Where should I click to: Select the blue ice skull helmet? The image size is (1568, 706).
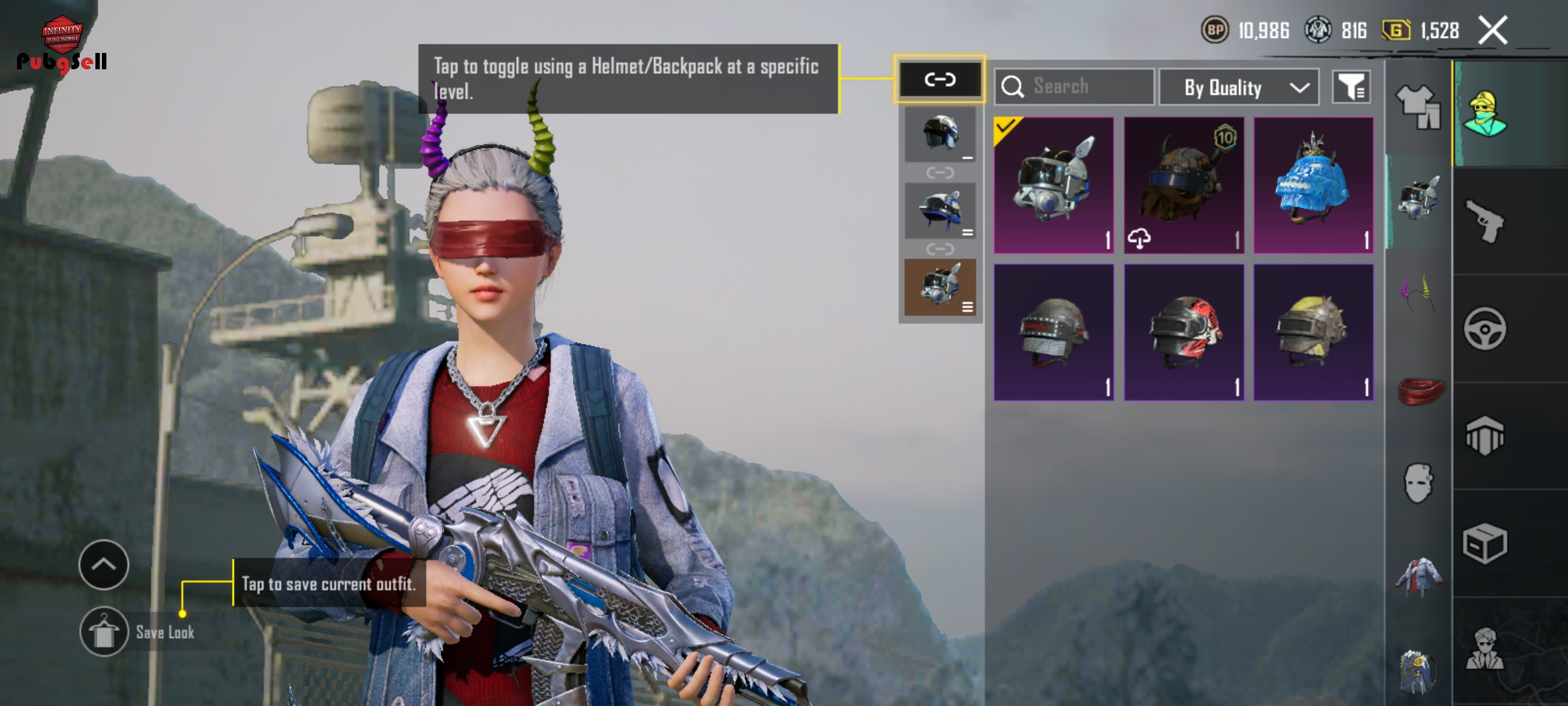point(1313,185)
